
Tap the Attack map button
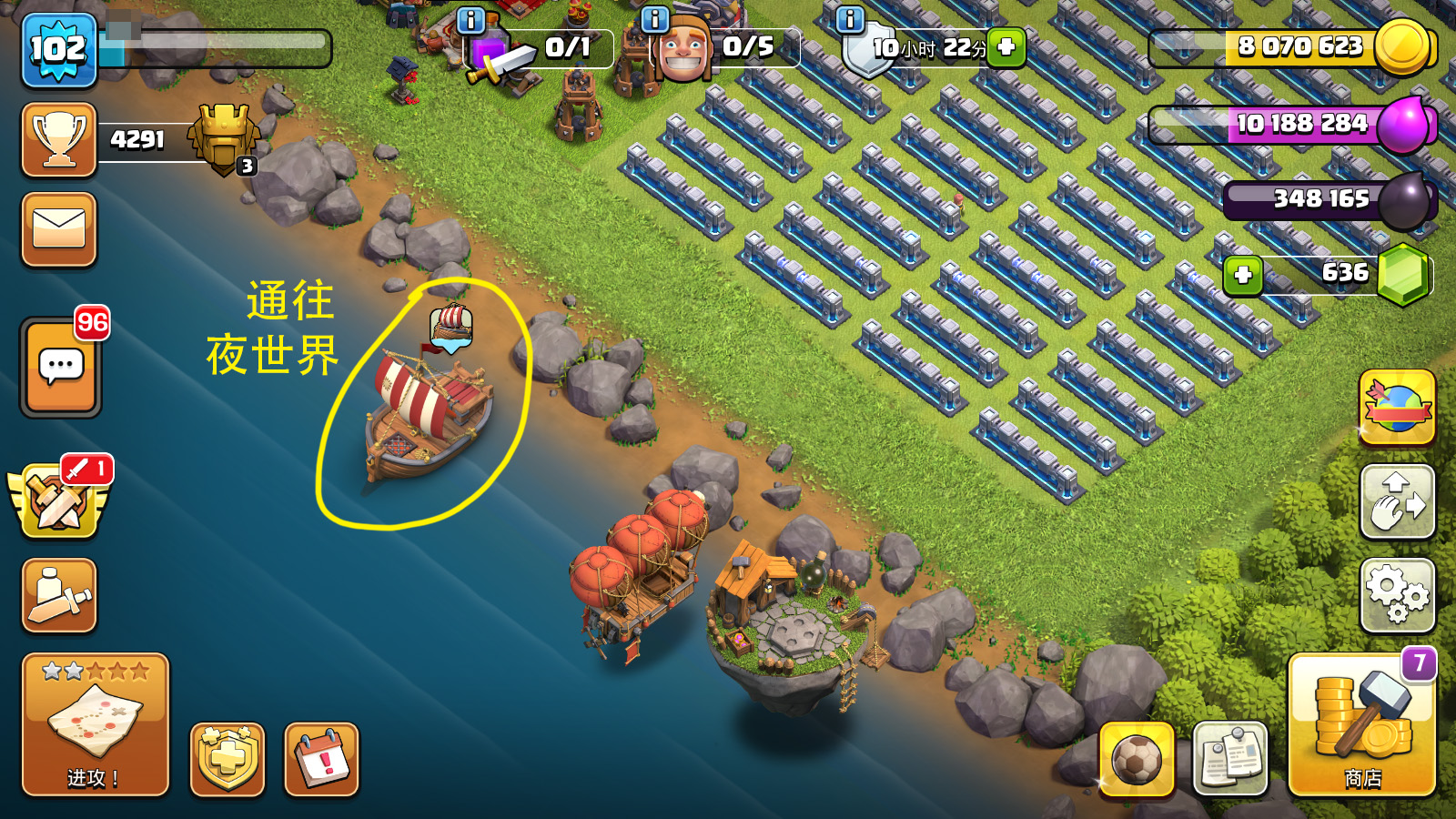pos(95,724)
